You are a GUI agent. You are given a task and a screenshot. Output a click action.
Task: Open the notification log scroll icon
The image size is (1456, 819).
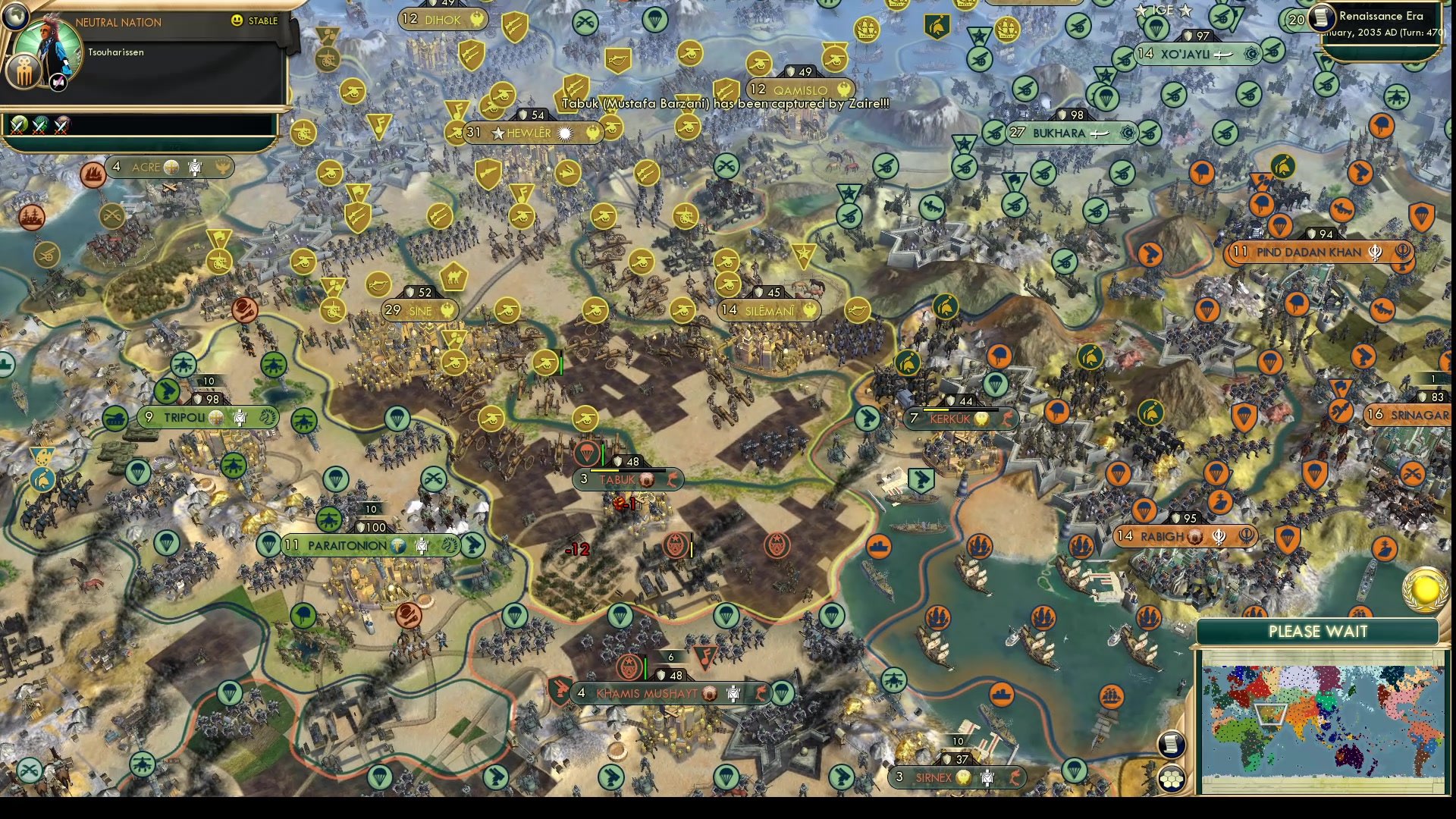pyautogui.click(x=1171, y=745)
